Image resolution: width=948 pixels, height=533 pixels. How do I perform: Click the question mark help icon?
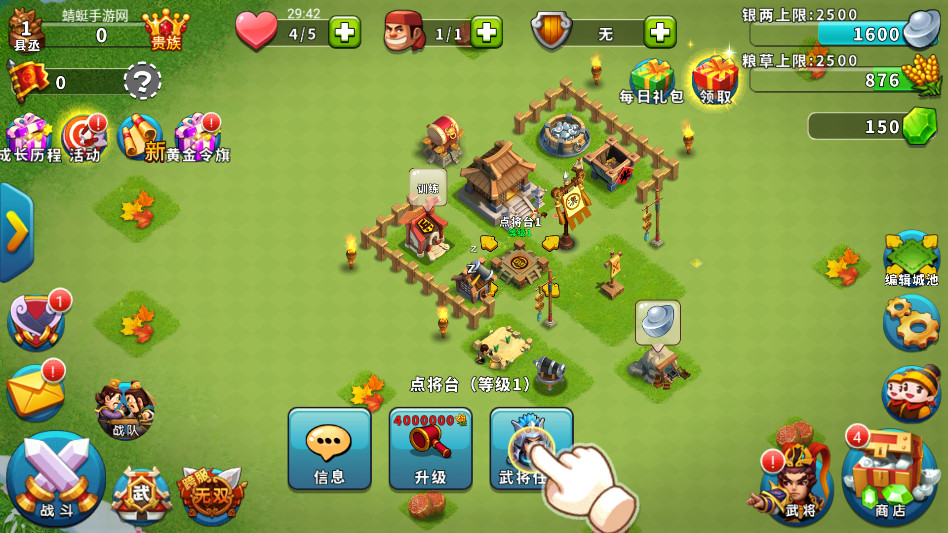142,80
